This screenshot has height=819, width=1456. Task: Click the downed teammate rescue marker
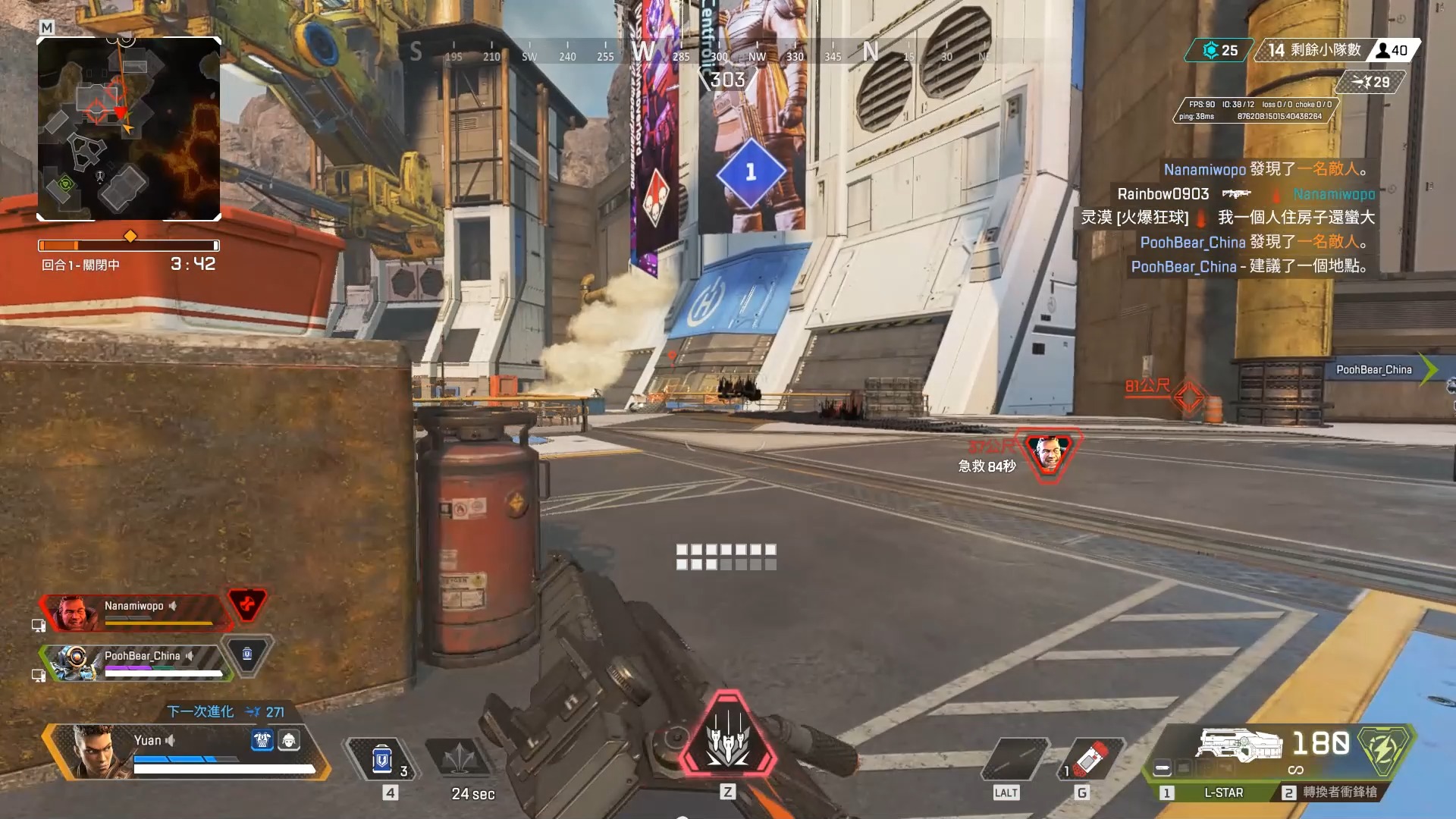(x=1049, y=453)
